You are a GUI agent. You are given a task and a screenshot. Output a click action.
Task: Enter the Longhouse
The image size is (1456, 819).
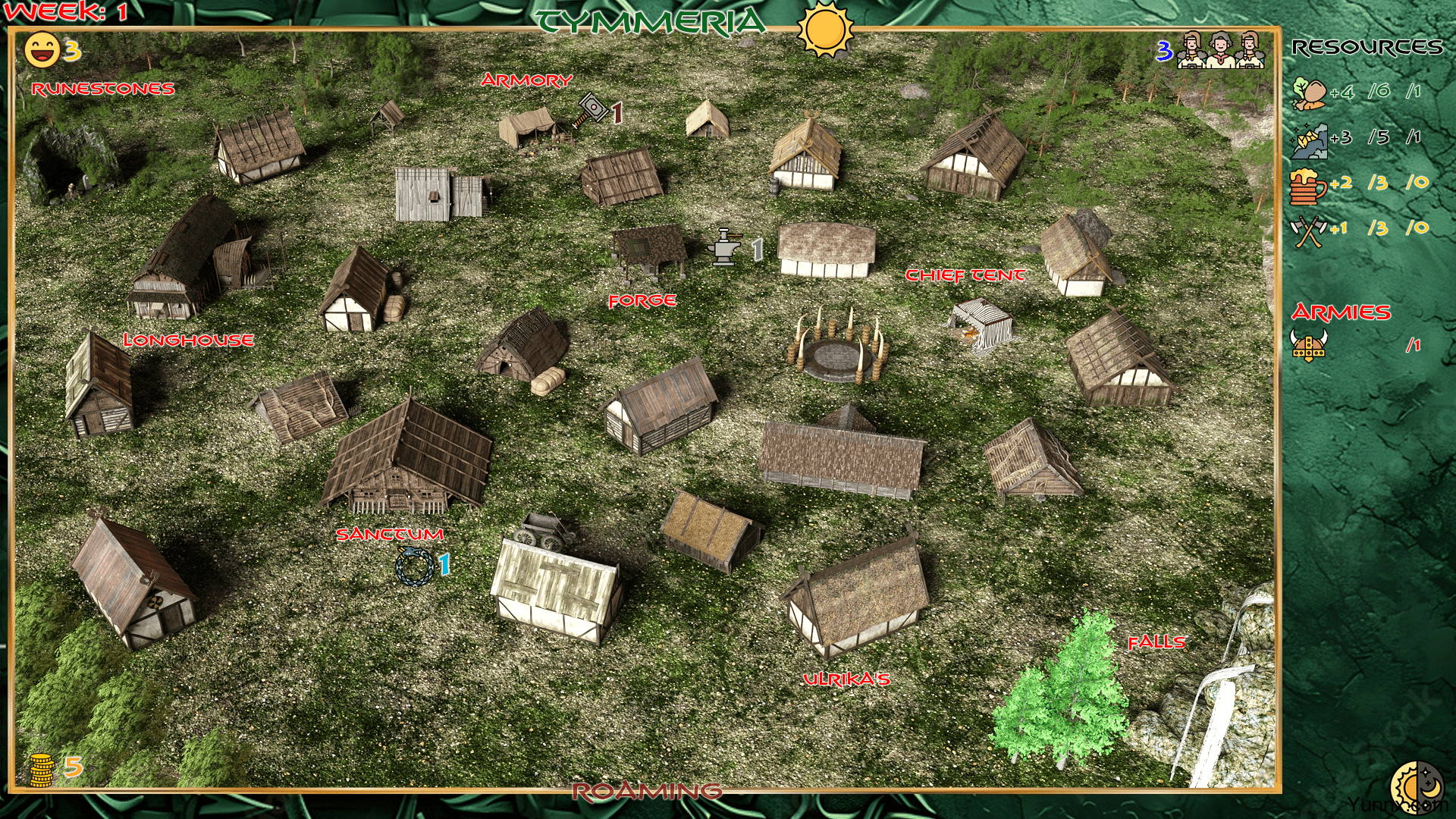coord(188,340)
